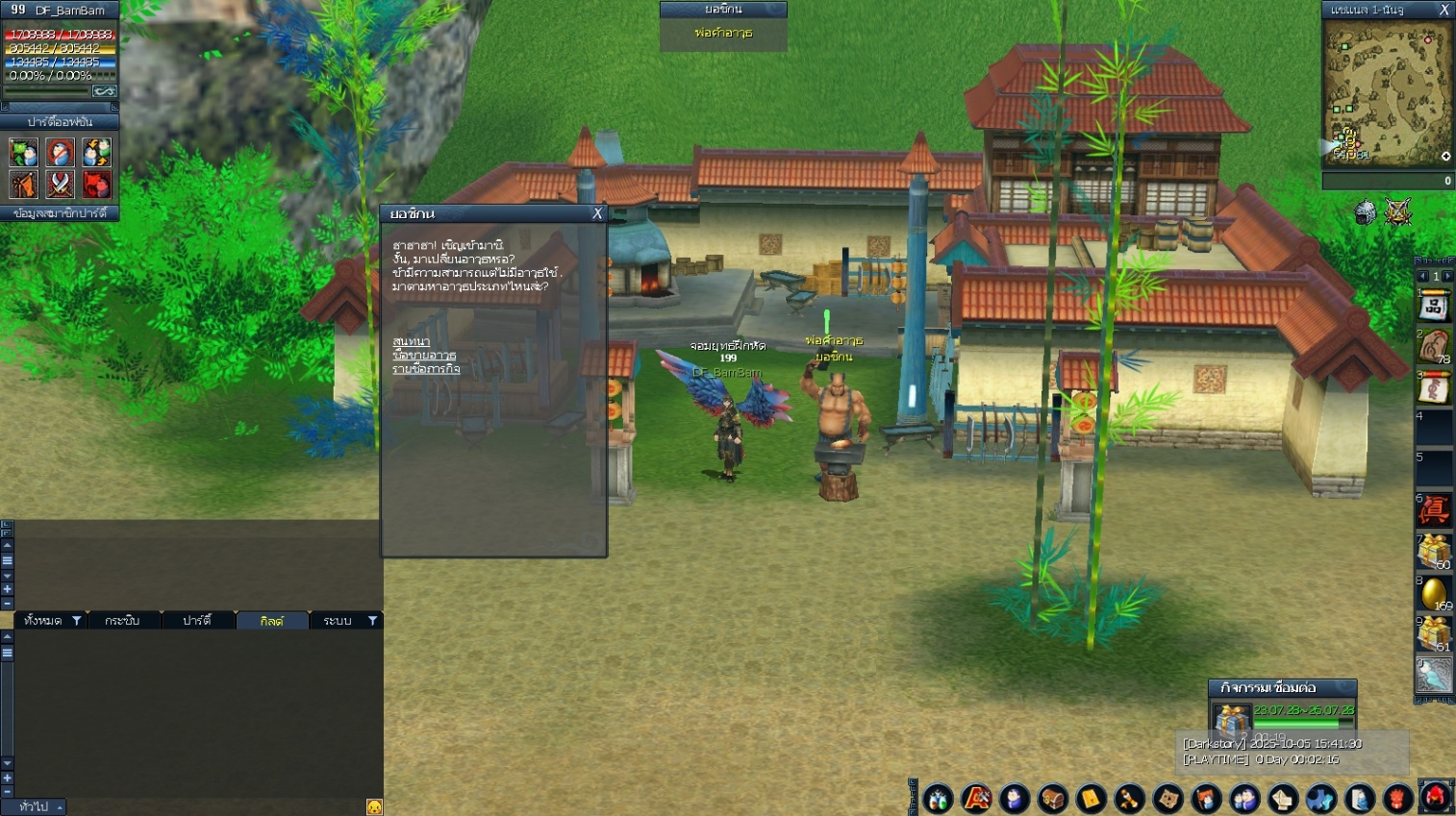Choose the รายชื่อภารกิจ quest list option

point(426,369)
